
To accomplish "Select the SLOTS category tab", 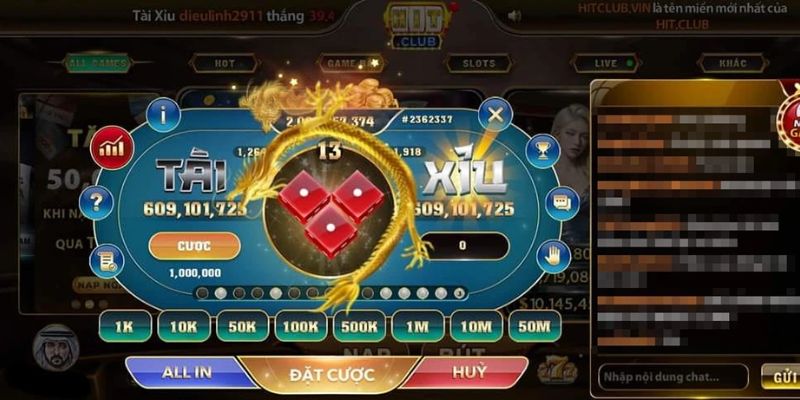I will point(479,64).
